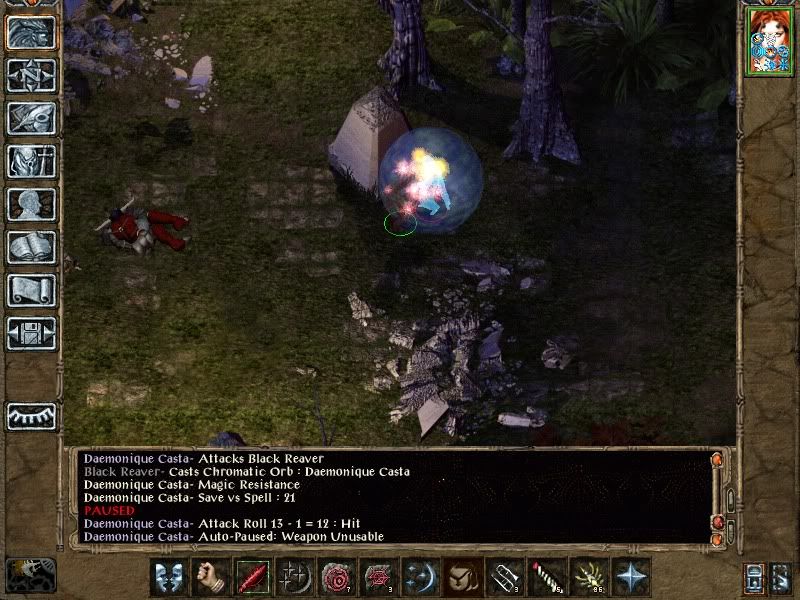The width and height of the screenshot is (800, 600).
Task: Open the options floppy disk button
Action: coord(31,333)
